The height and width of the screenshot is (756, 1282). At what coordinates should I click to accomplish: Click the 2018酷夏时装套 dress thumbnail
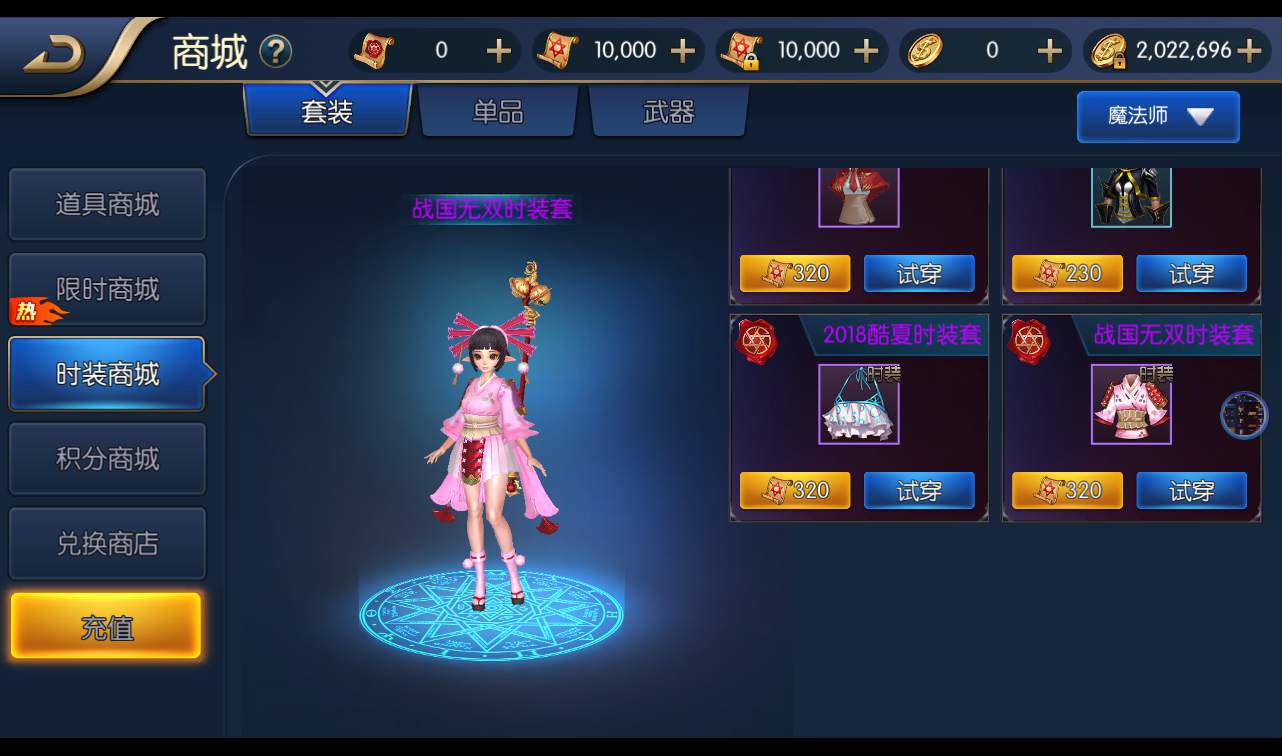[858, 403]
